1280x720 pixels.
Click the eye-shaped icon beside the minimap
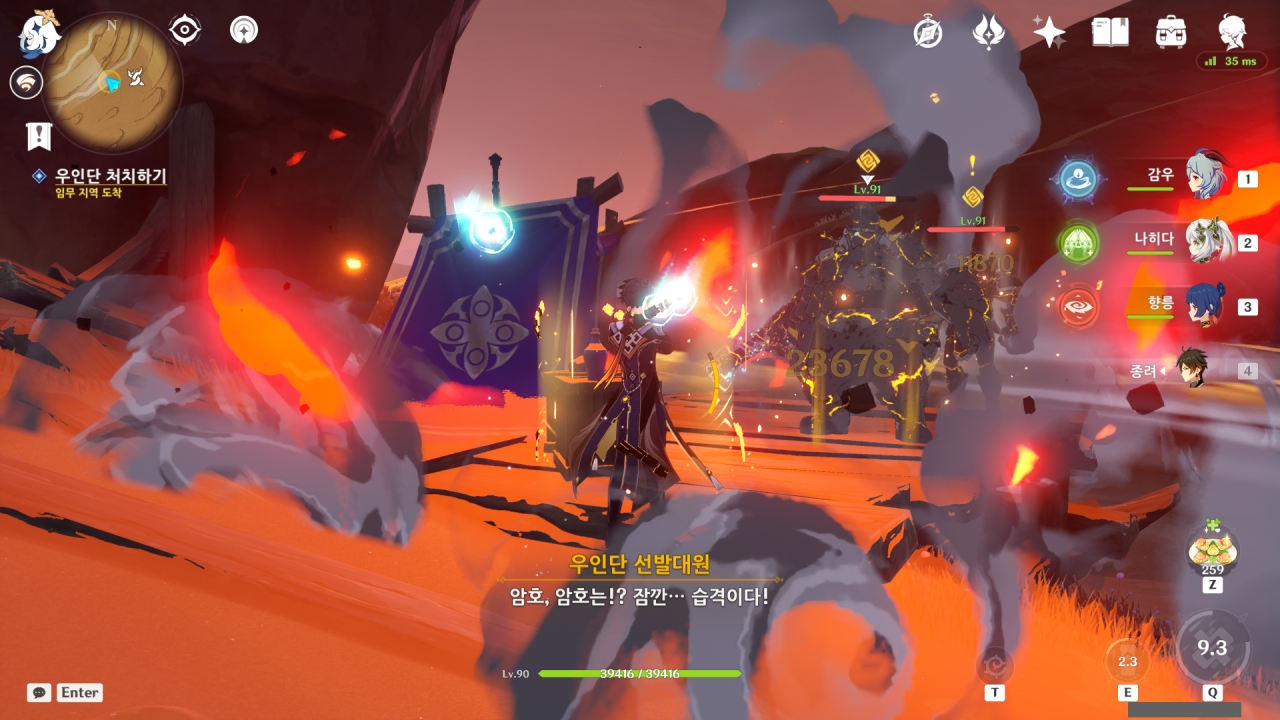[x=185, y=30]
